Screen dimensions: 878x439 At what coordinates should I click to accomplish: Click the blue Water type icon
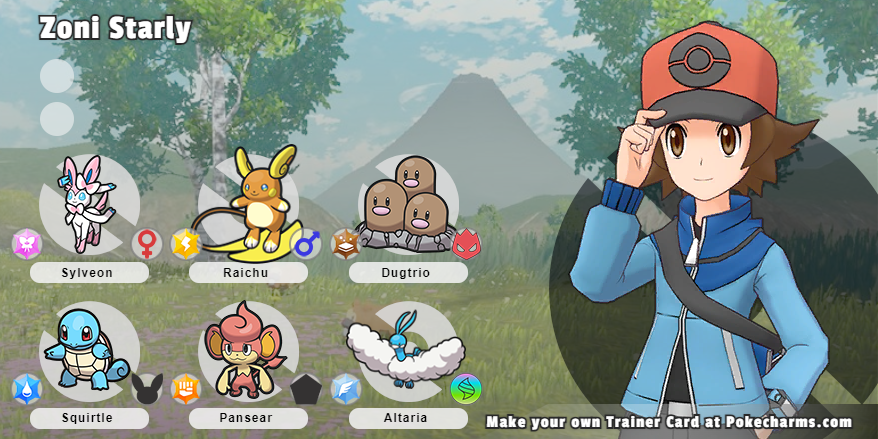point(26,389)
